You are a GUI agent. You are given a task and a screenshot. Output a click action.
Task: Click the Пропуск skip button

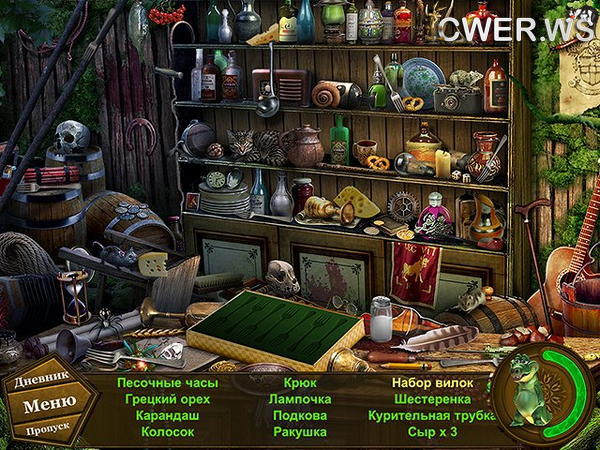(45, 430)
